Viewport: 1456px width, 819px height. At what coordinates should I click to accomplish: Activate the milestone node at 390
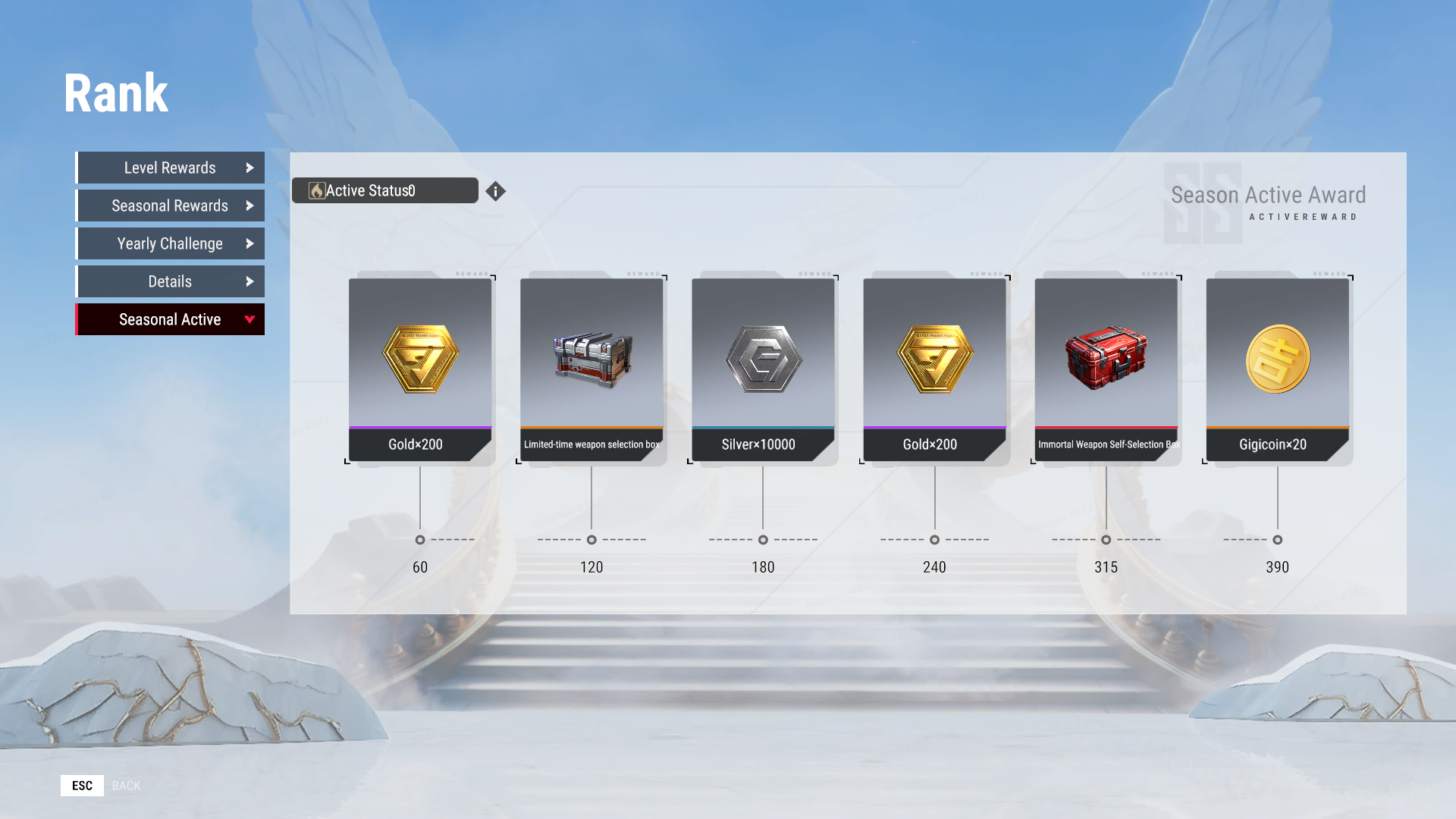tap(1277, 540)
